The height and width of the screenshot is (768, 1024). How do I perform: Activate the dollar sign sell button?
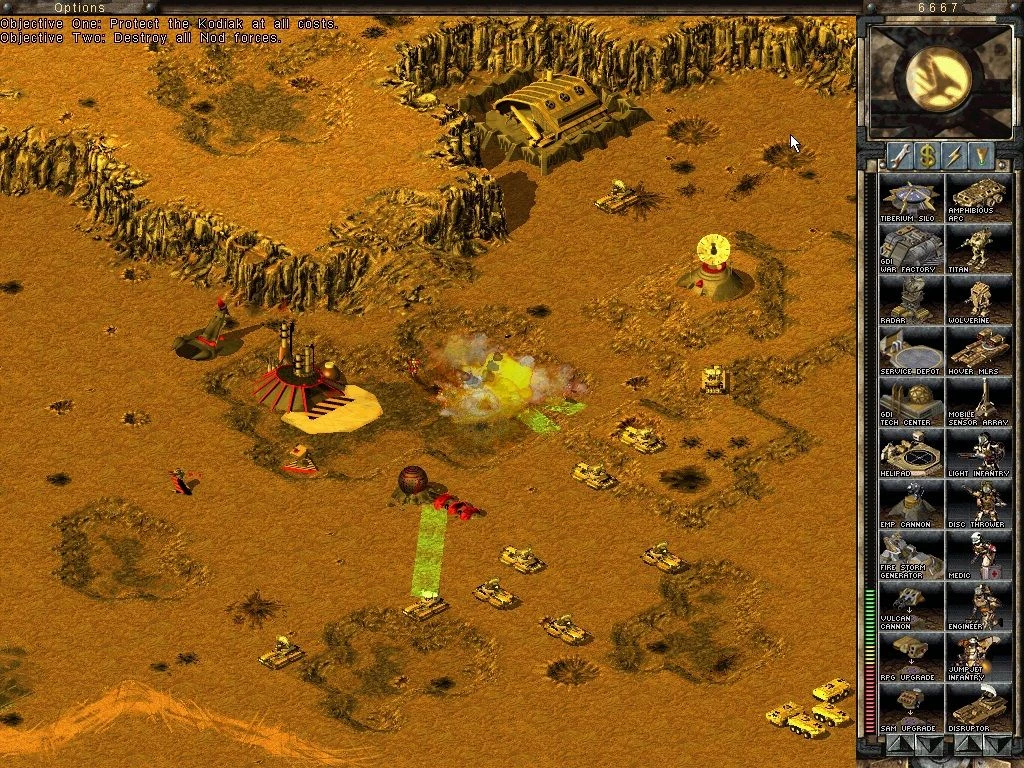coord(927,155)
